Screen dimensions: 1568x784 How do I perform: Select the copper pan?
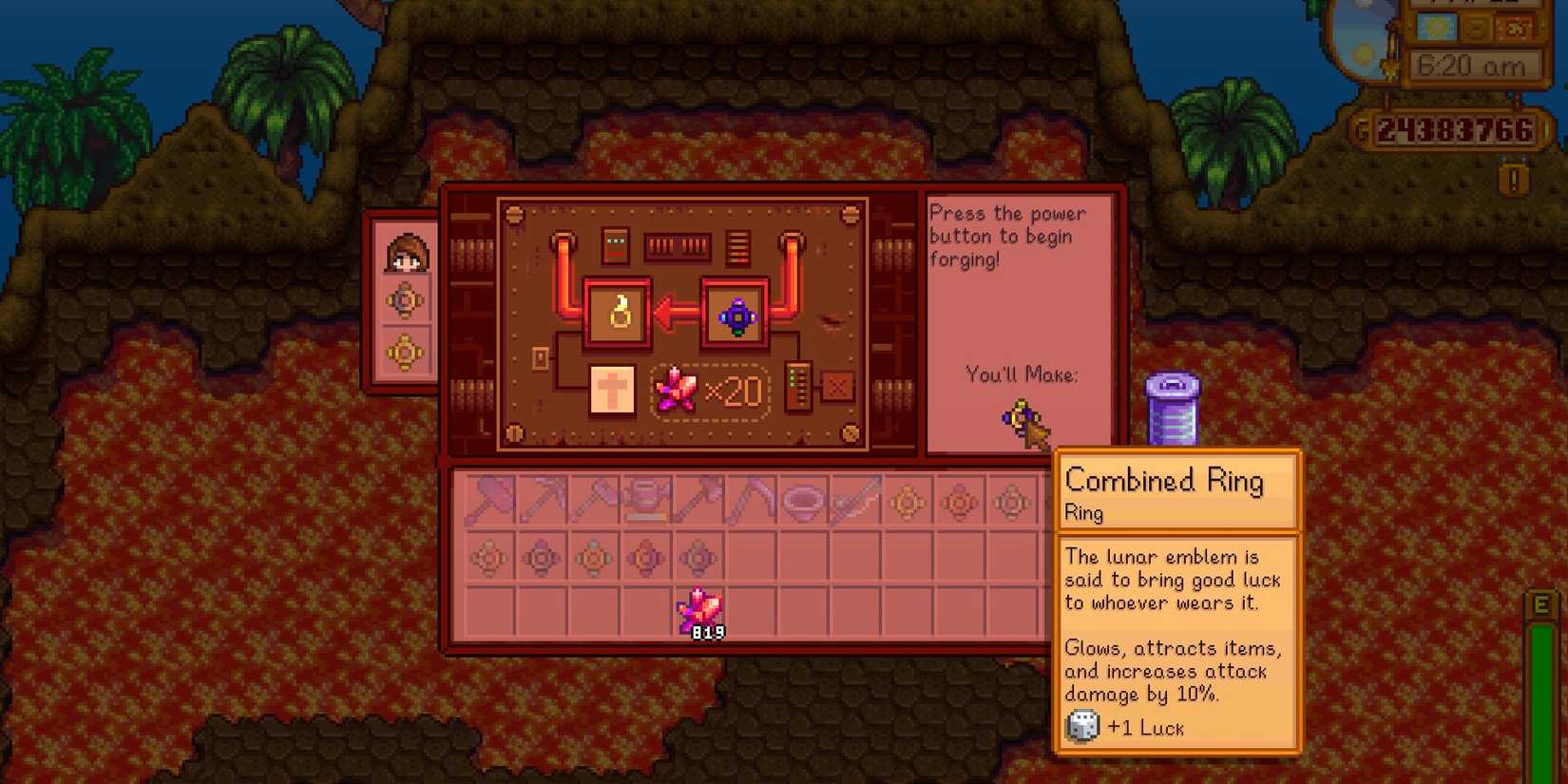805,502
